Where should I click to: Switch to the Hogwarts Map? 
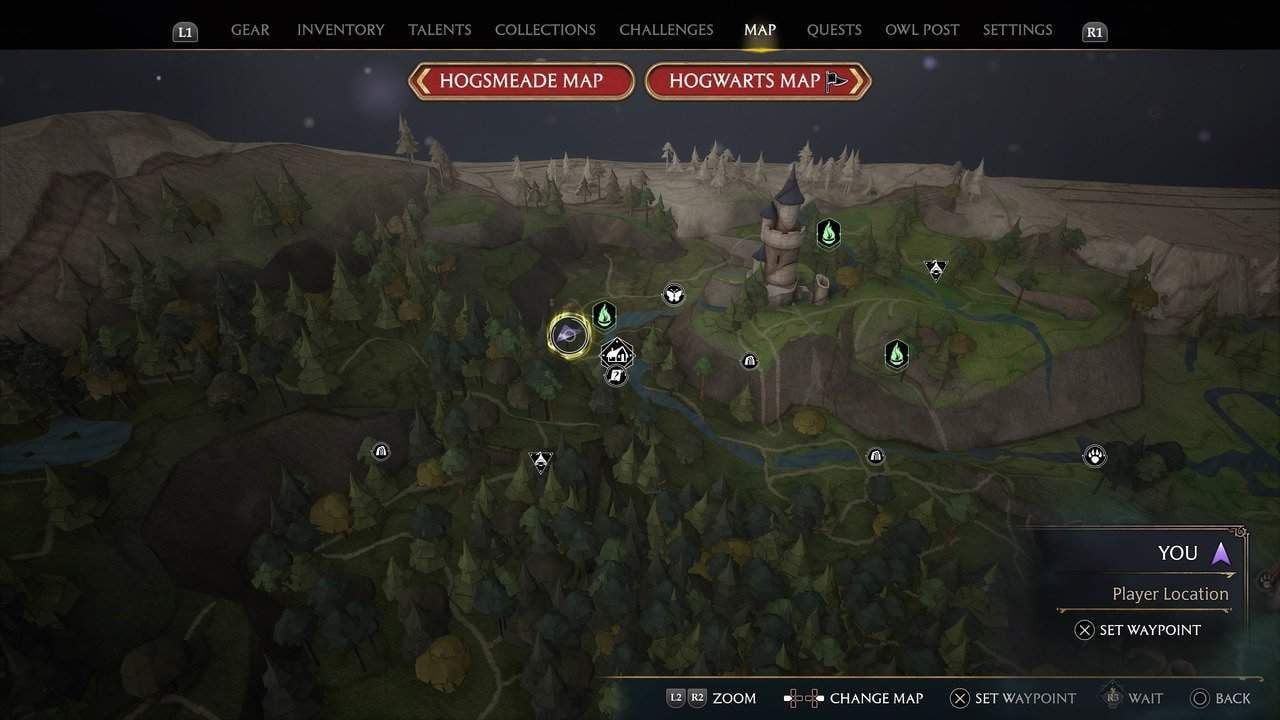757,81
